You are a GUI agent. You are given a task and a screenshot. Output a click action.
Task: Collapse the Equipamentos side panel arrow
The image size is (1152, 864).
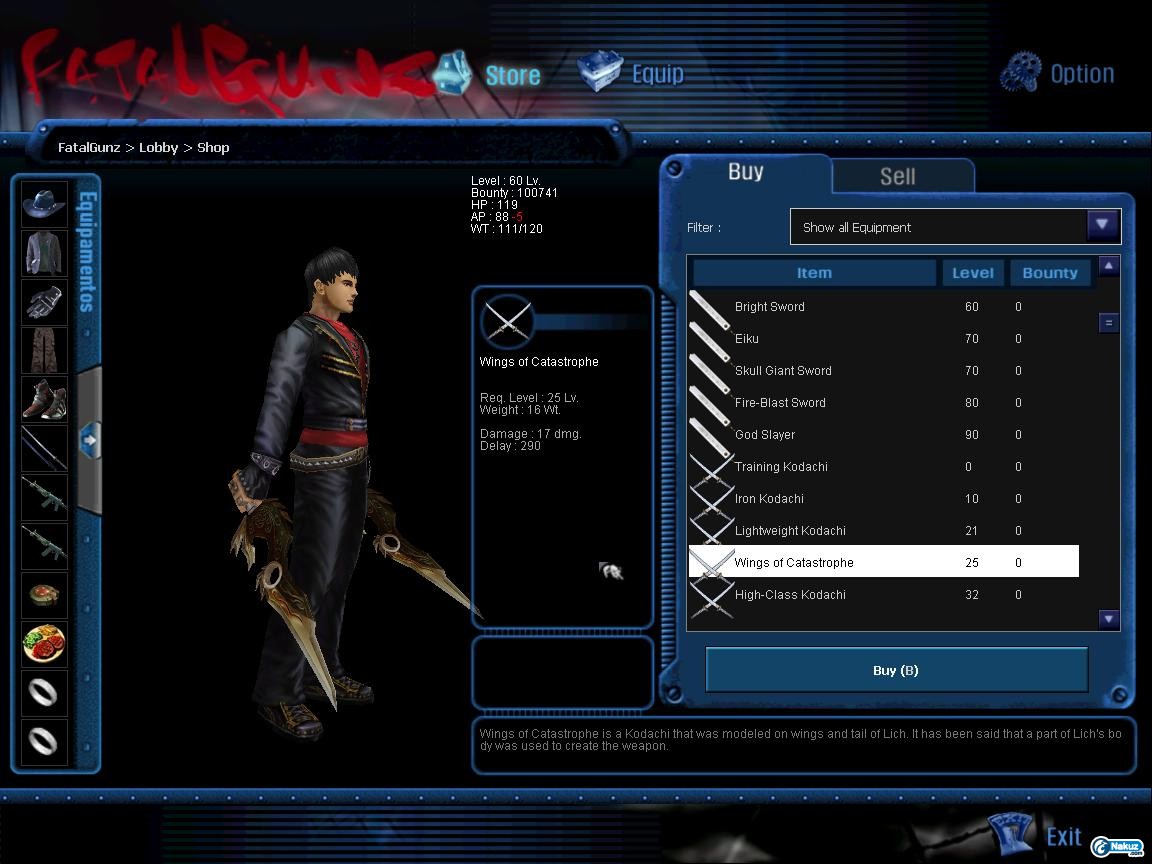[x=88, y=439]
